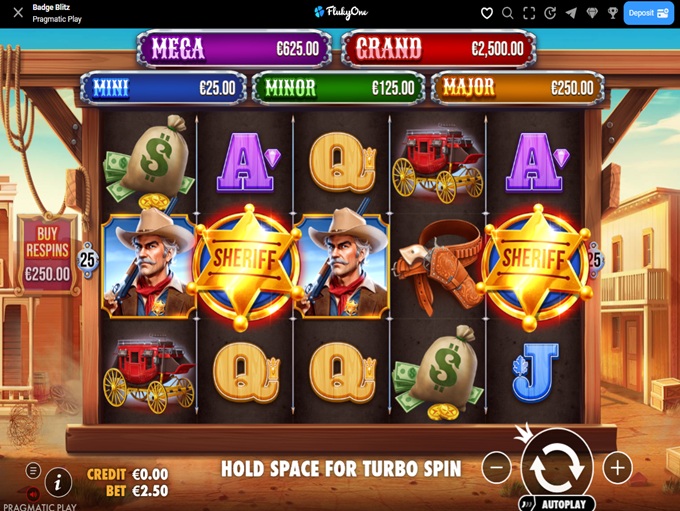This screenshot has width=680, height=511.
Task: Spin the reels with the circular arrows button
Action: pos(556,466)
